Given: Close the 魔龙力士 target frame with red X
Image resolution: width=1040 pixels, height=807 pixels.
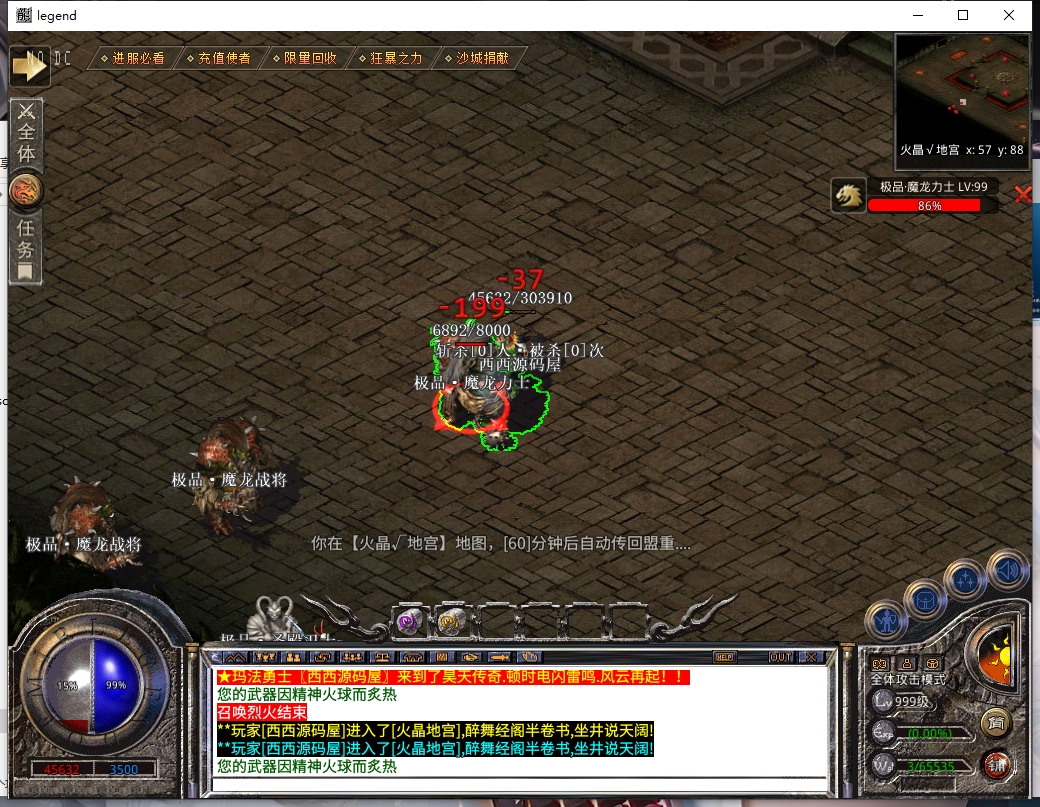Looking at the screenshot, I should [1022, 195].
